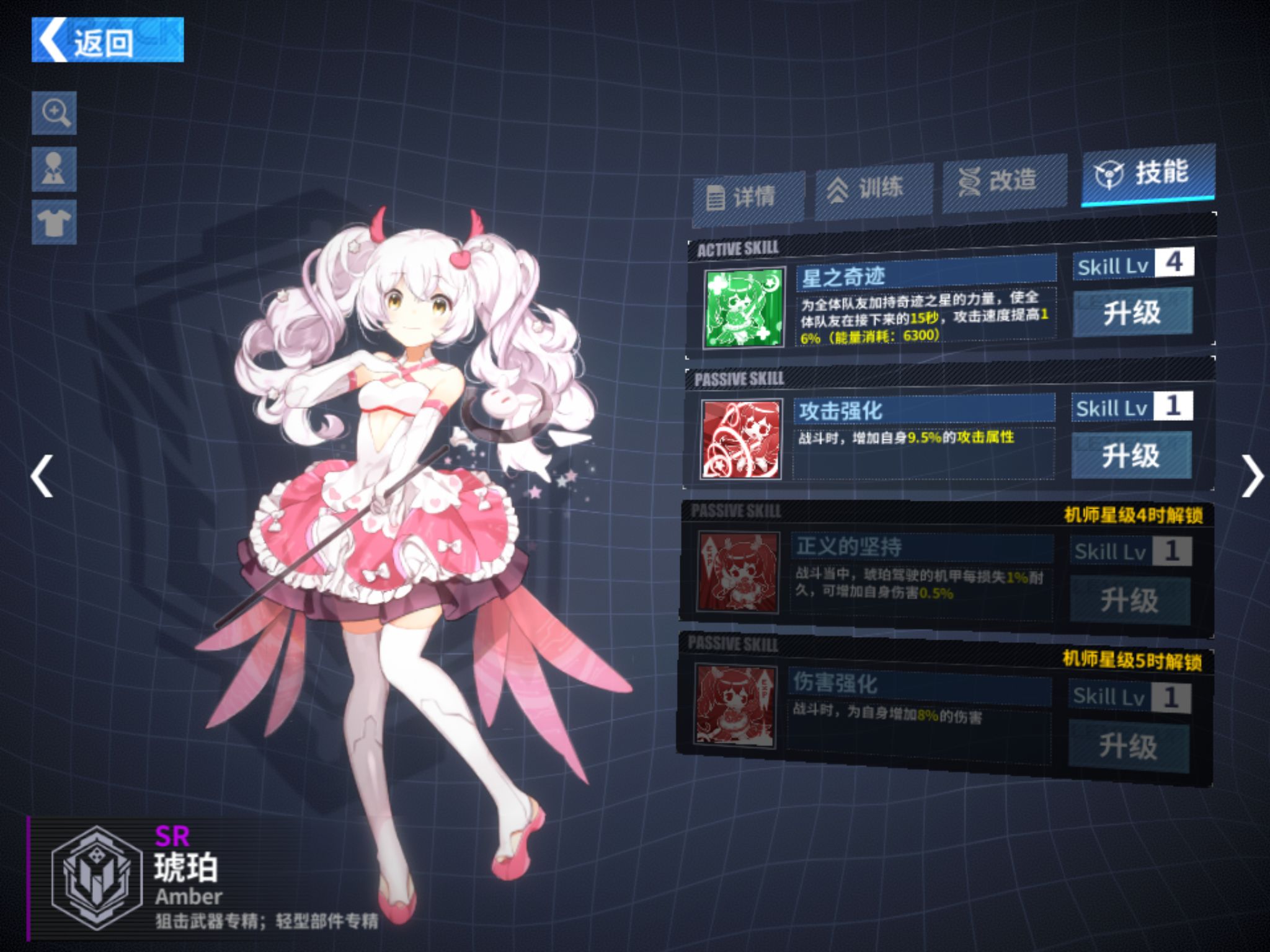Select the magnifier zoom icon

coord(55,112)
